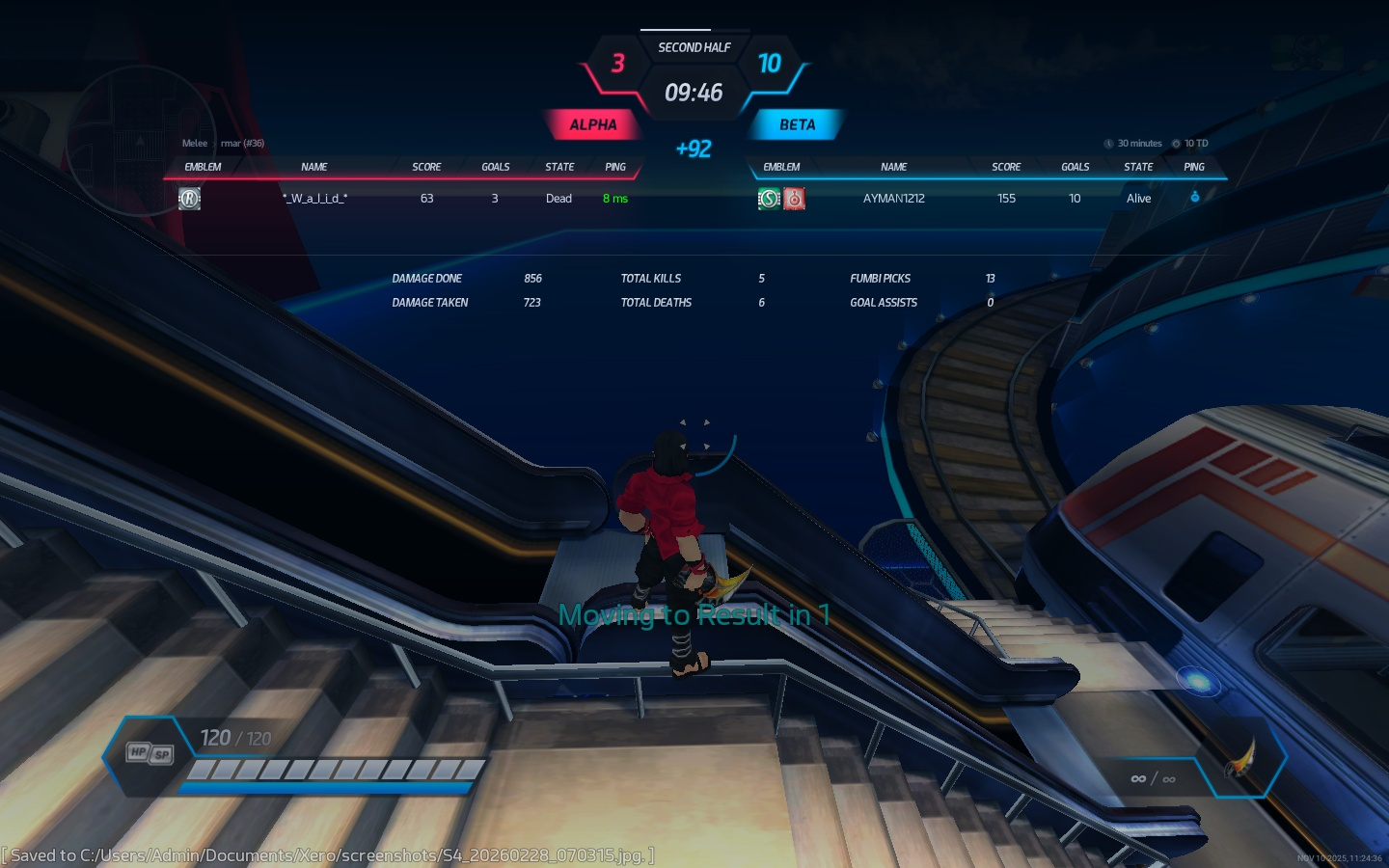Click the Alpha player's R emblem
The width and height of the screenshot is (1389, 868).
190,199
